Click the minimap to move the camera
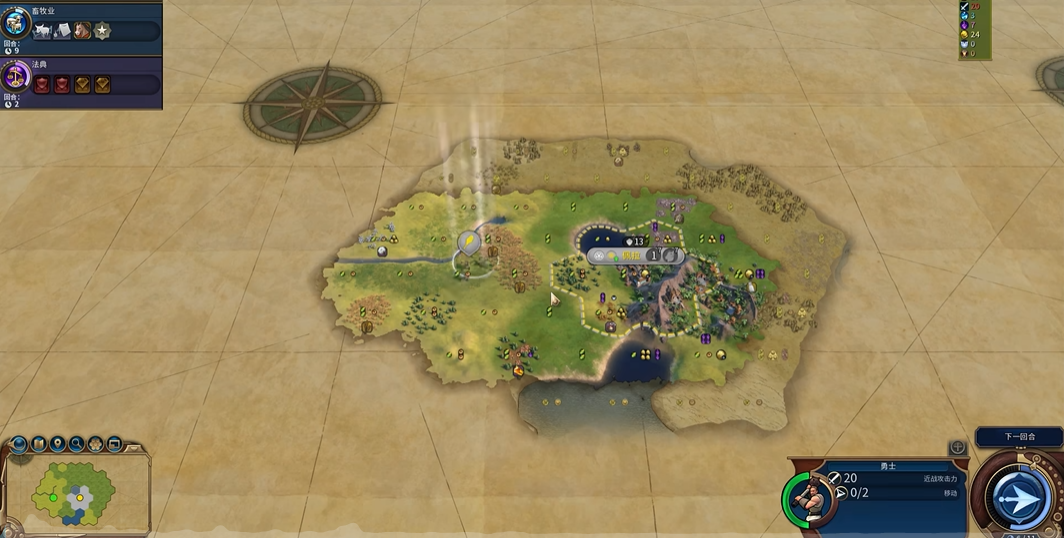This screenshot has width=1064, height=538. click(x=75, y=495)
